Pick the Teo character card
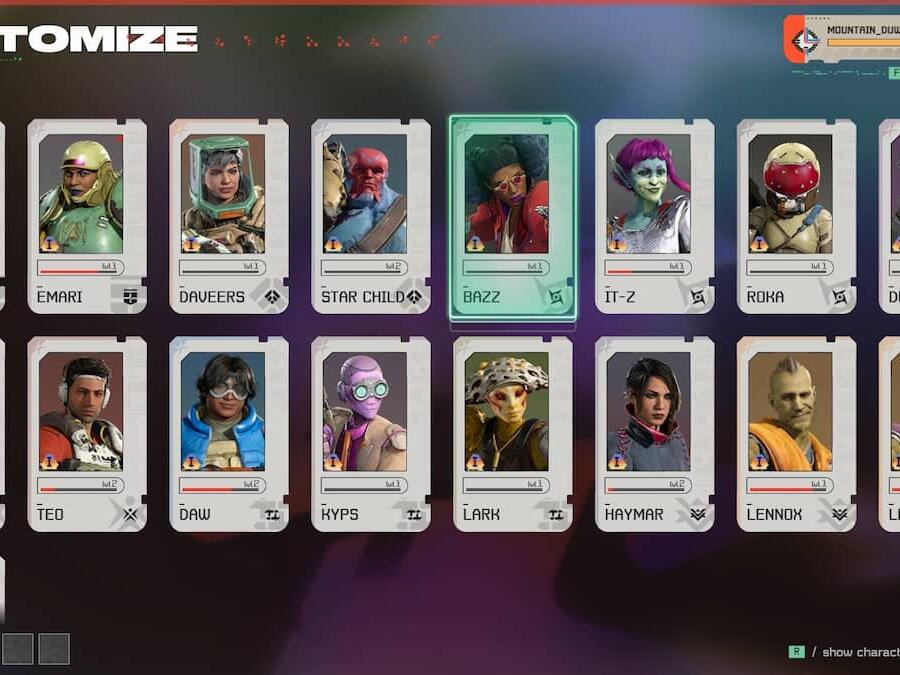Image resolution: width=900 pixels, height=675 pixels. 87,432
